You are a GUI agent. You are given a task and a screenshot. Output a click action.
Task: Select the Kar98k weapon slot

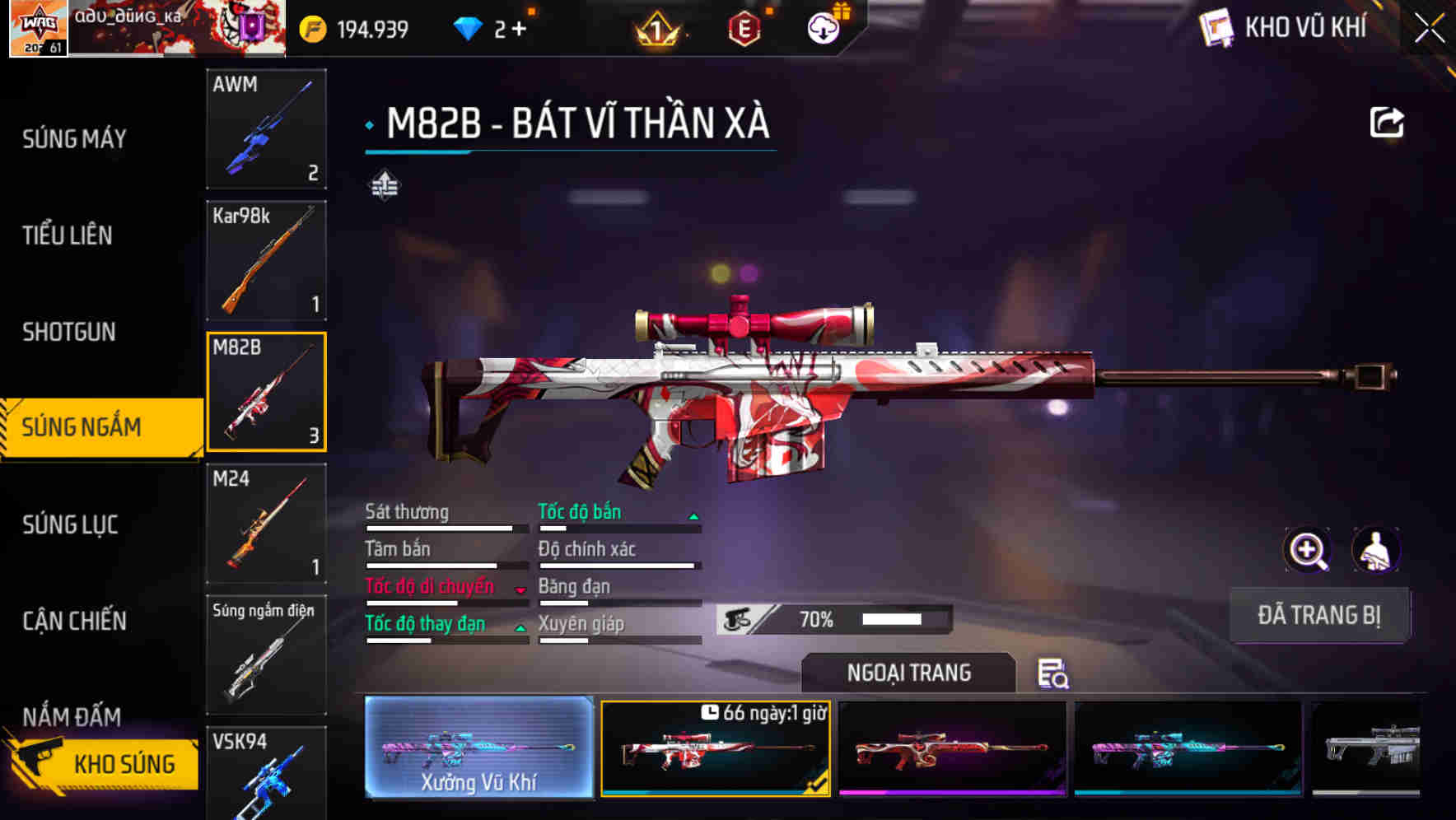coord(266,261)
